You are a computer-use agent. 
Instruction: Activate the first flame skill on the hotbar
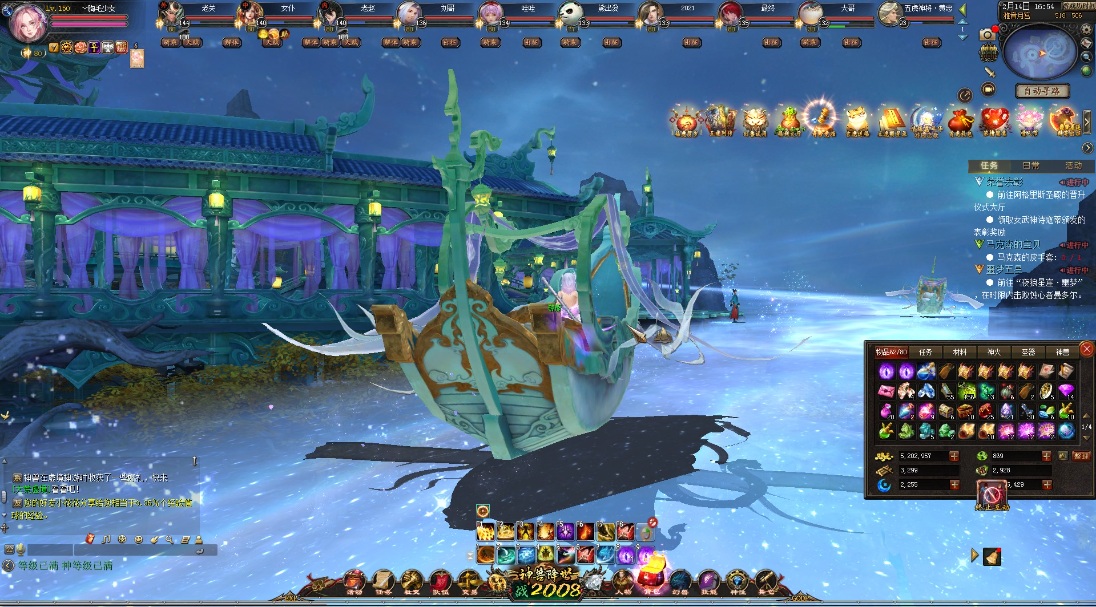pyautogui.click(x=486, y=531)
